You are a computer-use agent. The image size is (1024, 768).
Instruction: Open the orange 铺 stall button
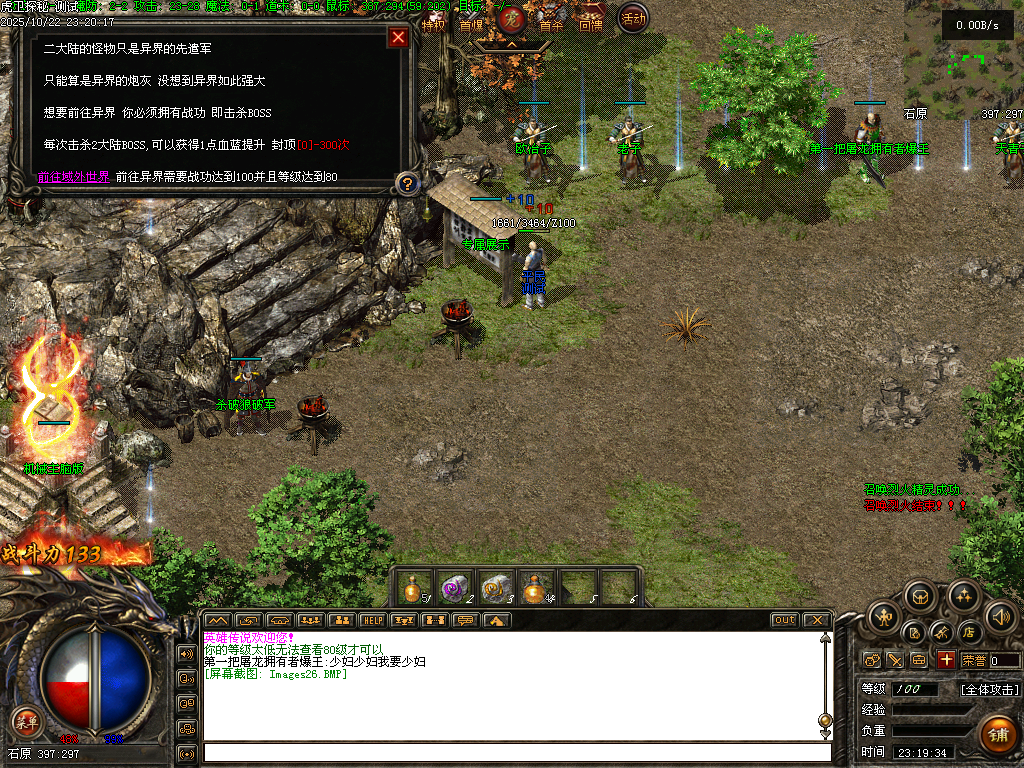pyautogui.click(x=996, y=734)
